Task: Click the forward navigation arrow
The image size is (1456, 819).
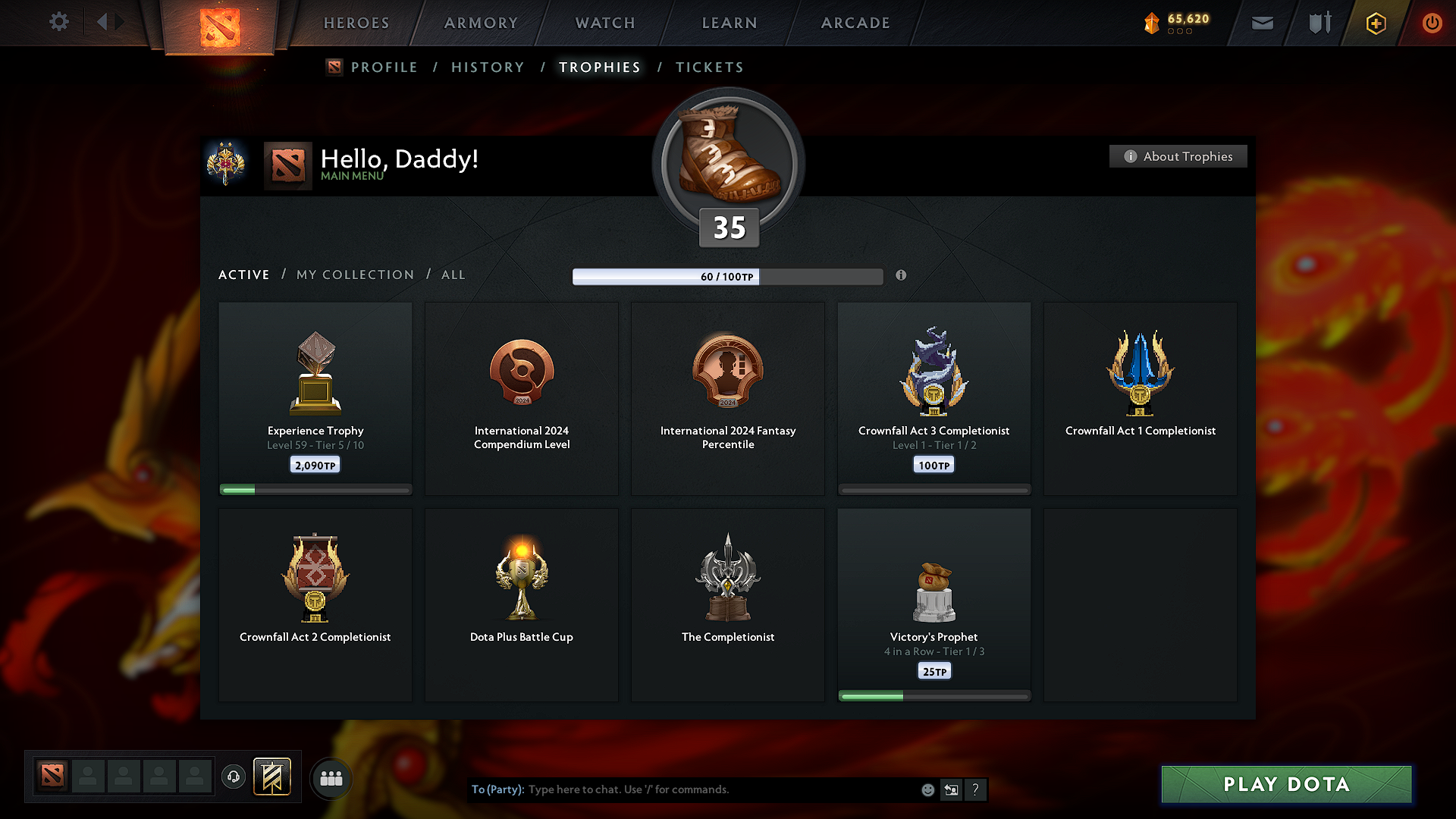Action: coord(120,22)
